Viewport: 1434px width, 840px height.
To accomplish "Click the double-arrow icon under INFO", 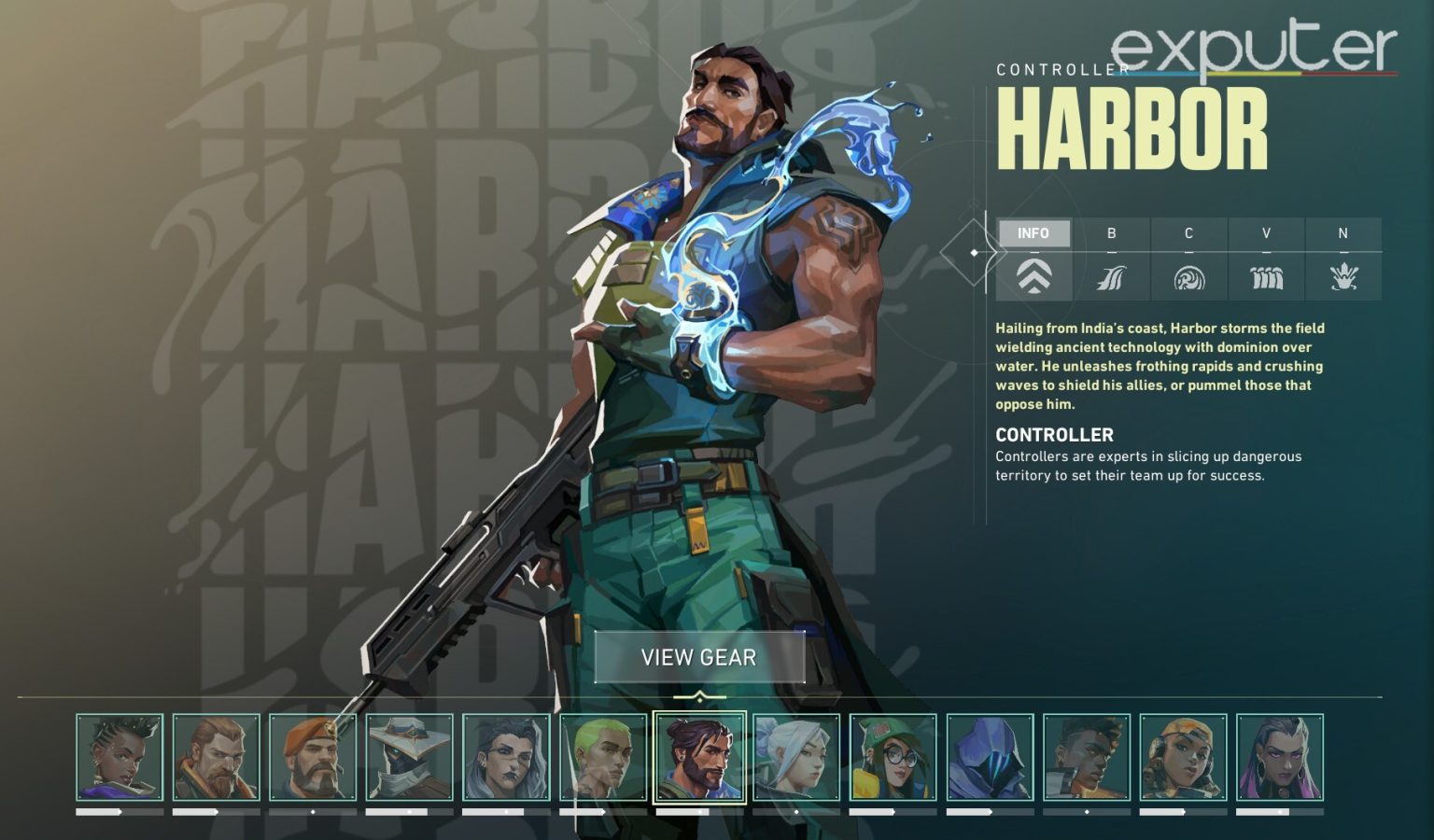I will click(x=1035, y=277).
